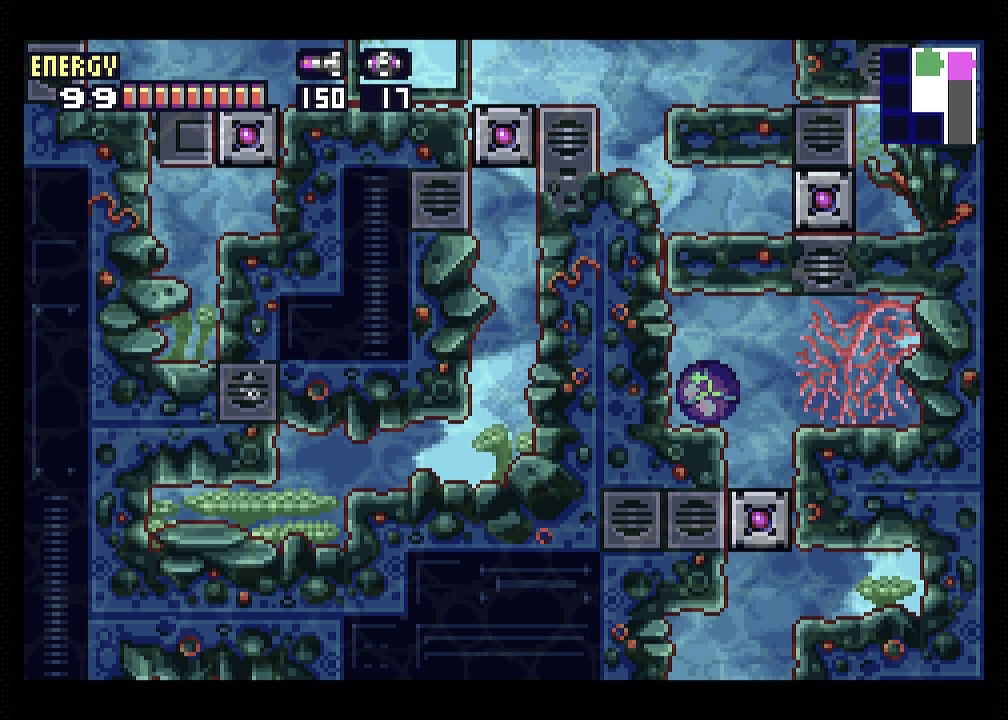Select the power bomb icon
1008x720 pixels.
pos(384,64)
